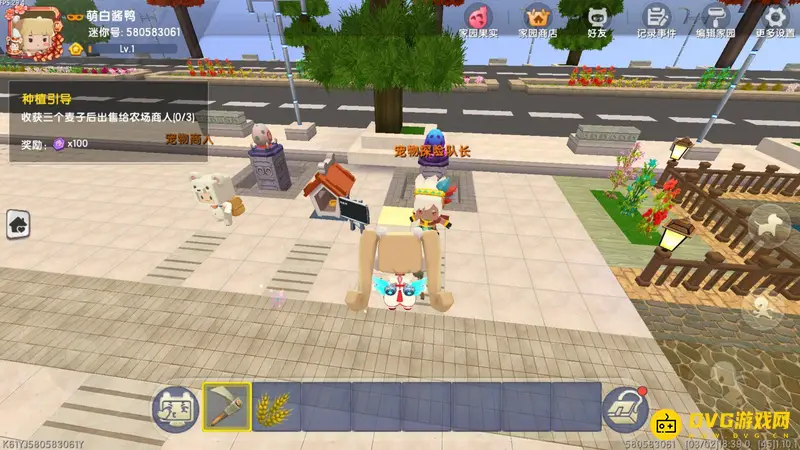Select the sickle hotbar slot
Screen dimensions: 800x450
pos(227,407)
